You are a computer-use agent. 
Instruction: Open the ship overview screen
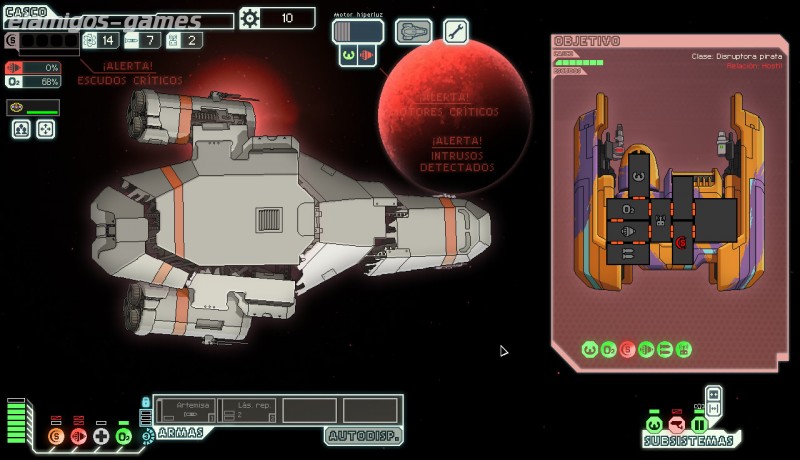coord(413,31)
